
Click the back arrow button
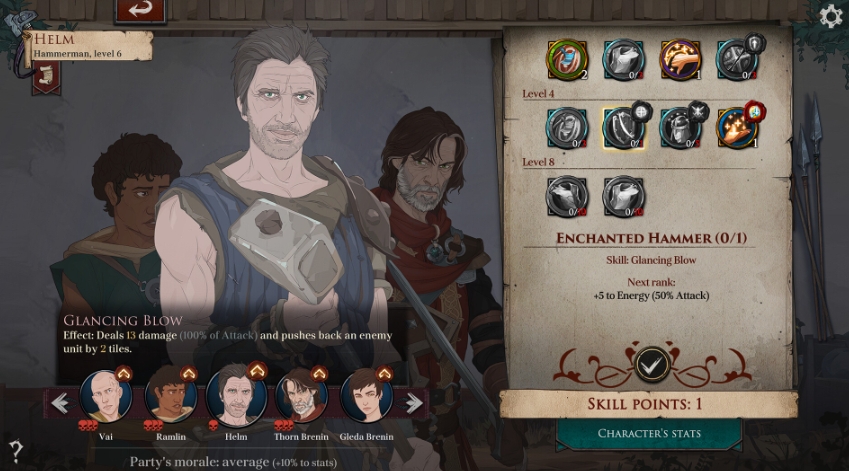coord(140,10)
